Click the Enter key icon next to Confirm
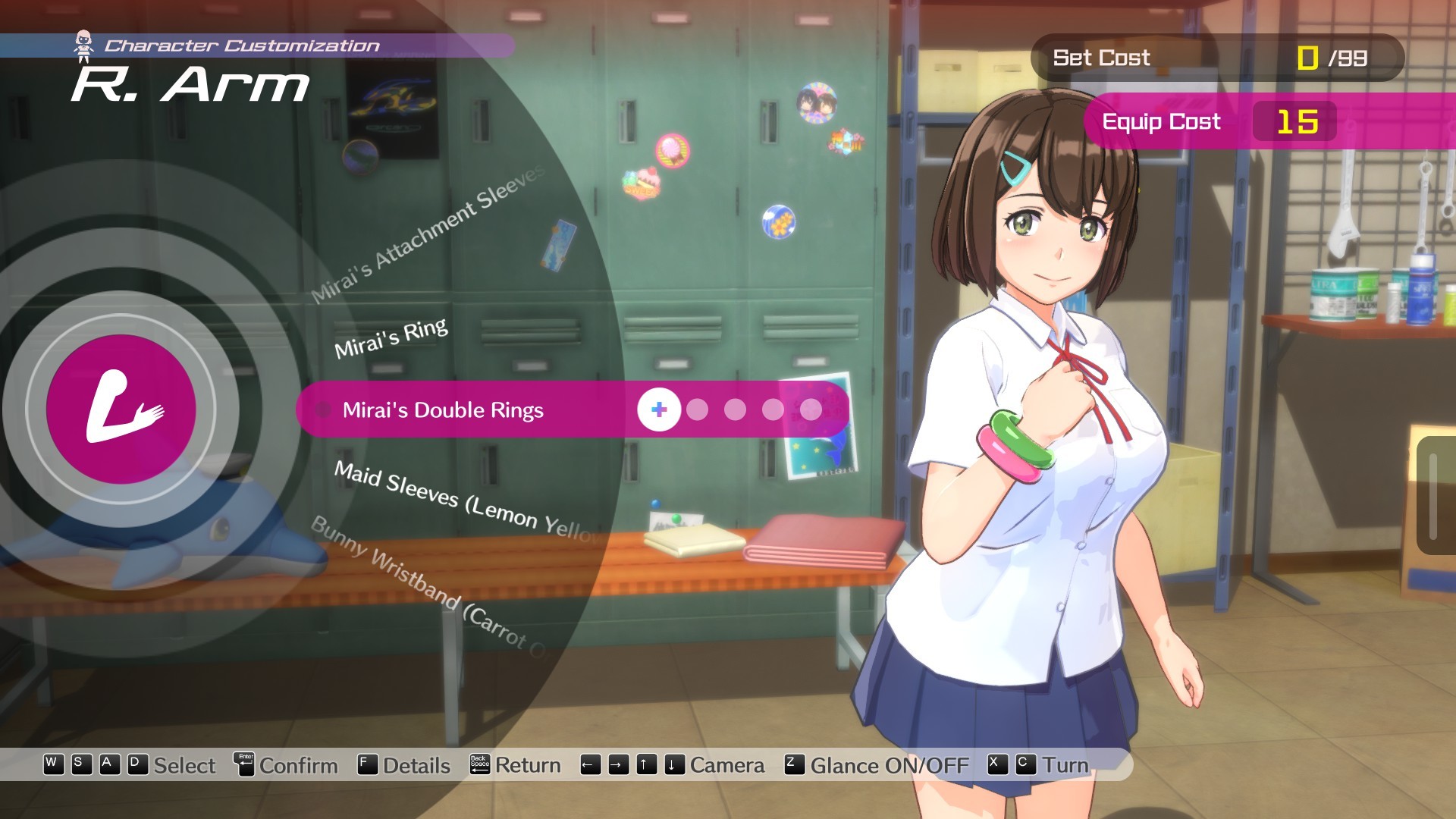Screen dimensions: 1456x819 click(x=244, y=765)
